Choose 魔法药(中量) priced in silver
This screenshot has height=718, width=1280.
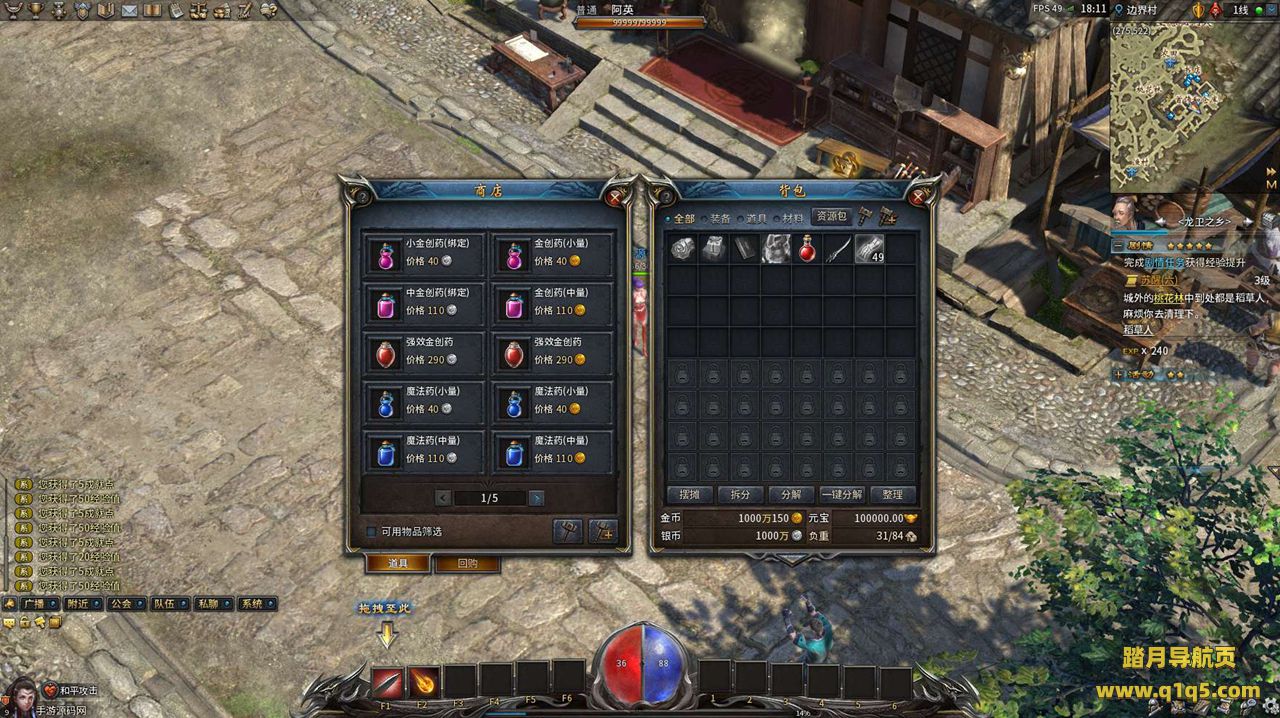(x=424, y=451)
